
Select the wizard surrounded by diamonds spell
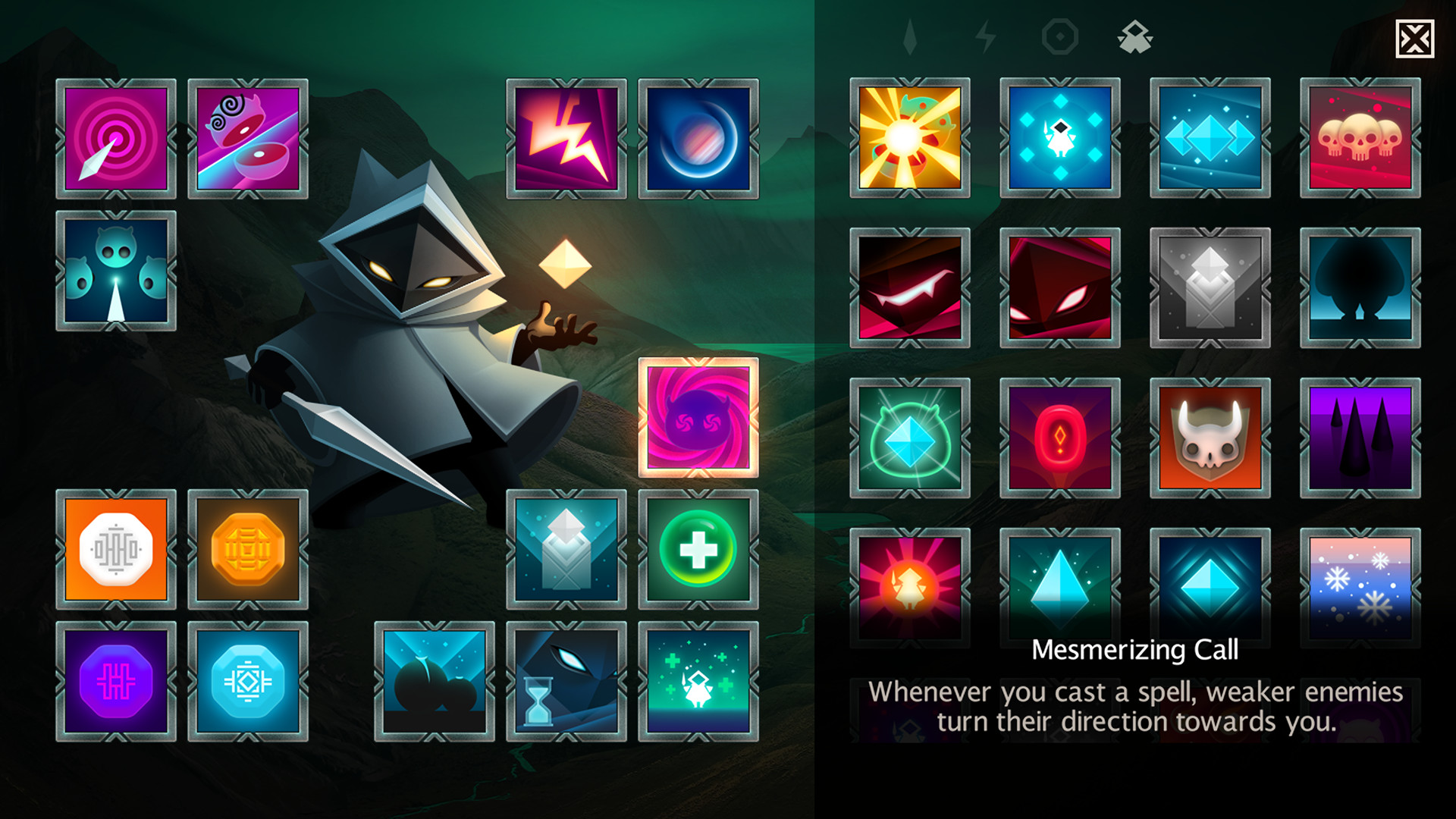tap(1059, 139)
